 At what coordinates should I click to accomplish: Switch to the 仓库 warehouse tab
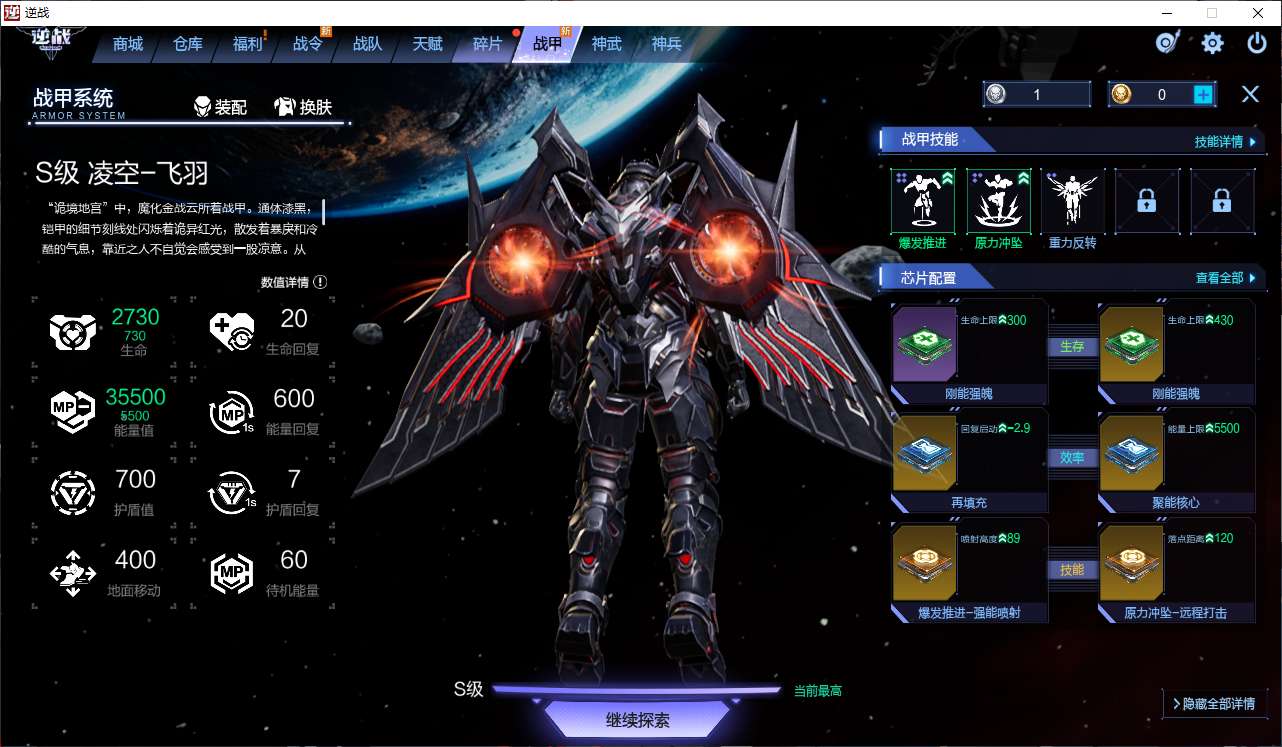[x=188, y=44]
